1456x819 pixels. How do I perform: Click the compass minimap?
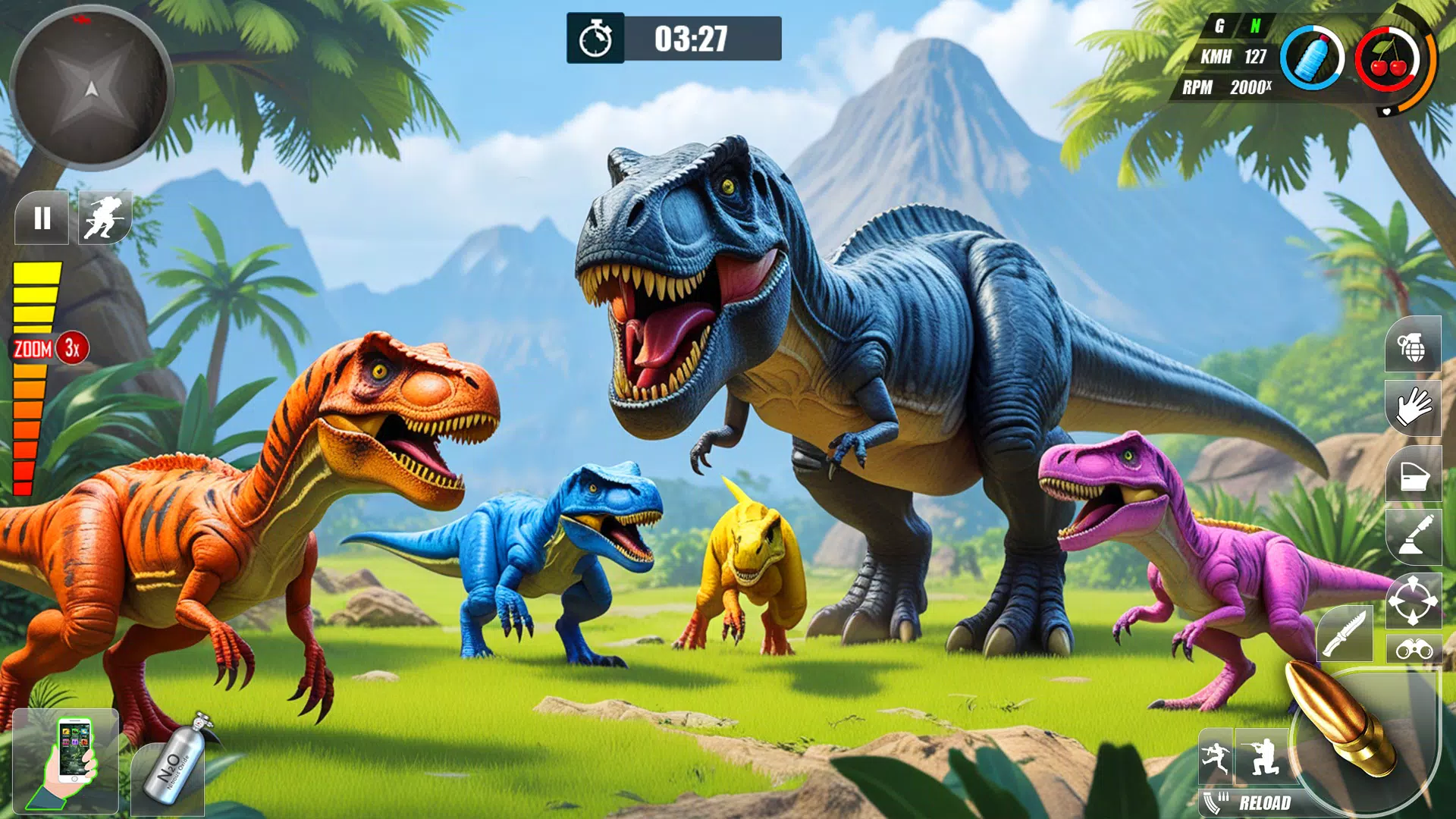tap(91, 89)
